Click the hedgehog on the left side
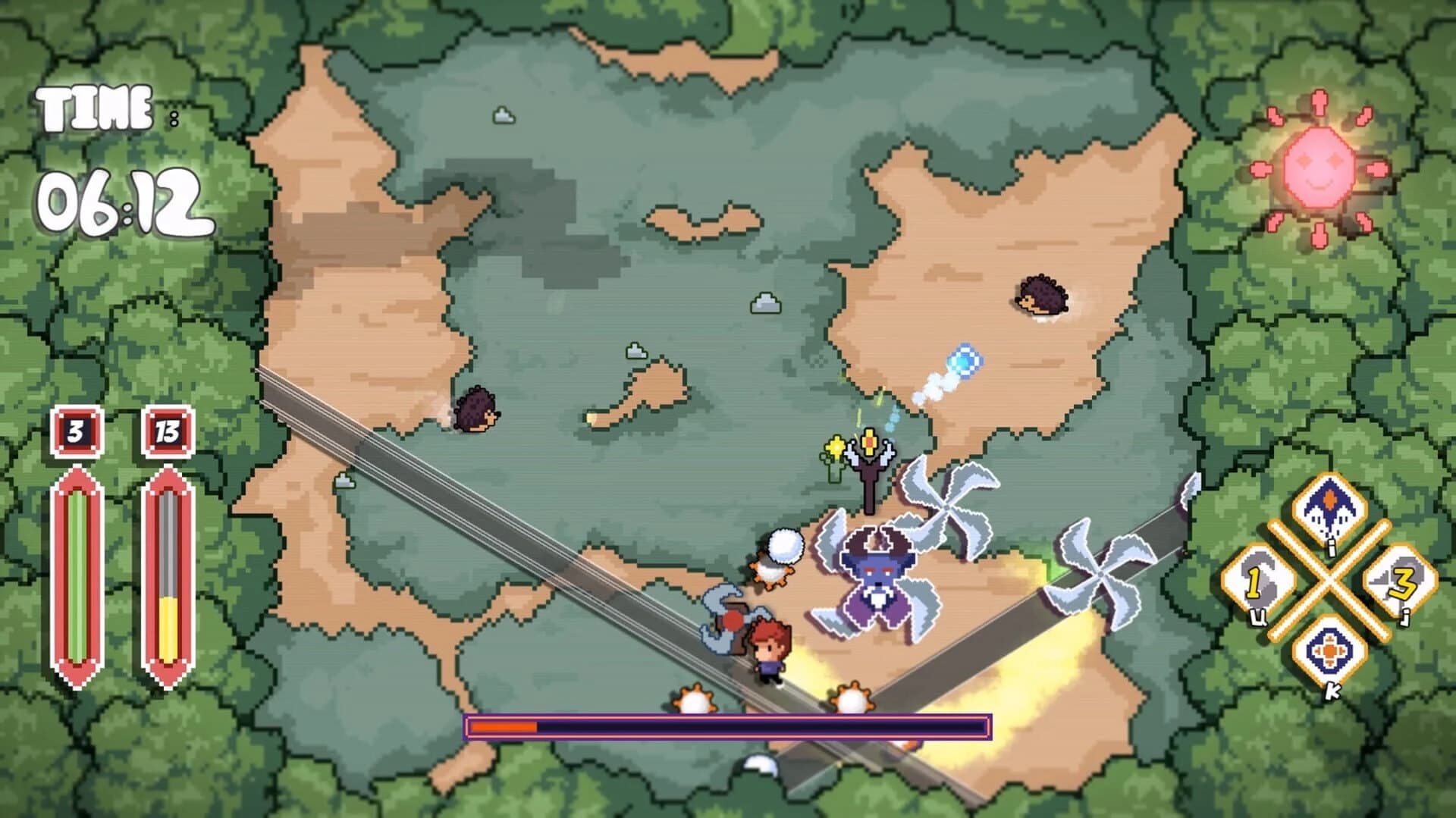This screenshot has height=818, width=1456. point(476,410)
